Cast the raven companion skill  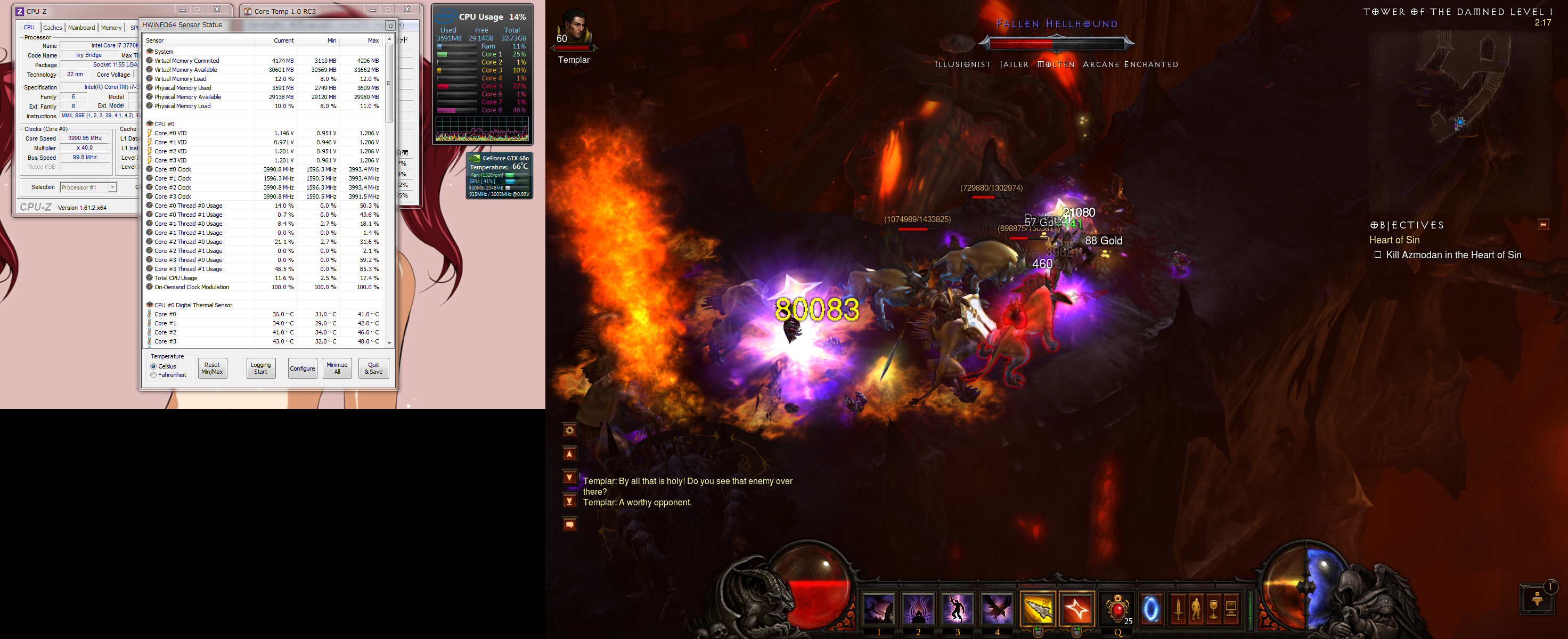point(997,609)
